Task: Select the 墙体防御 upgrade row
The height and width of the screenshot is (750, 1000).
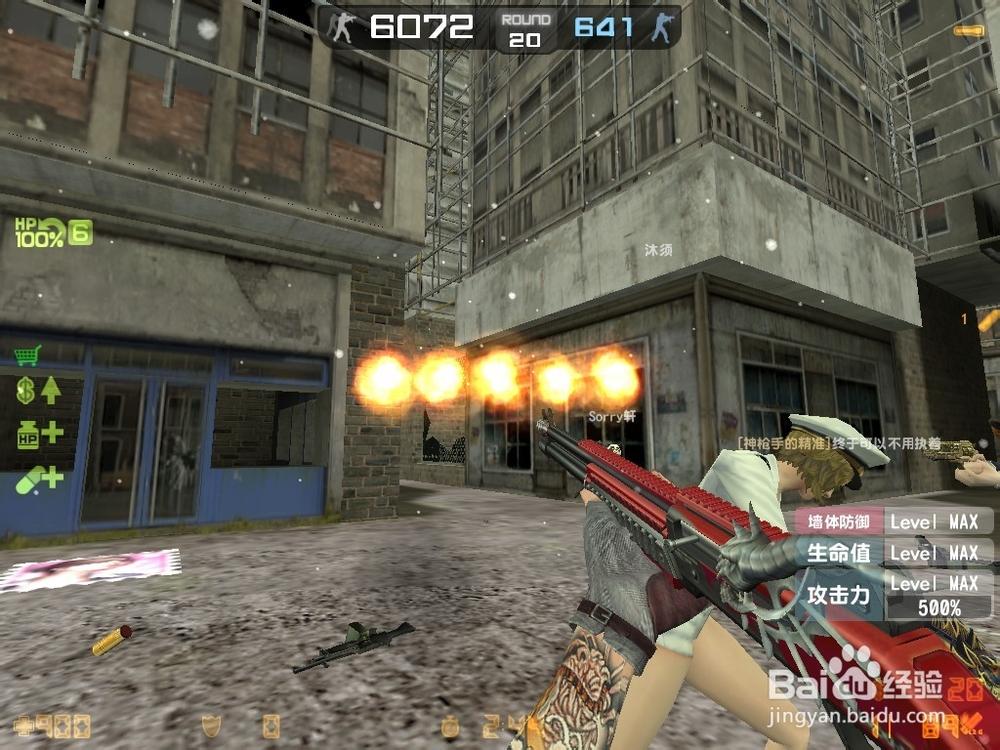Action: [x=893, y=521]
